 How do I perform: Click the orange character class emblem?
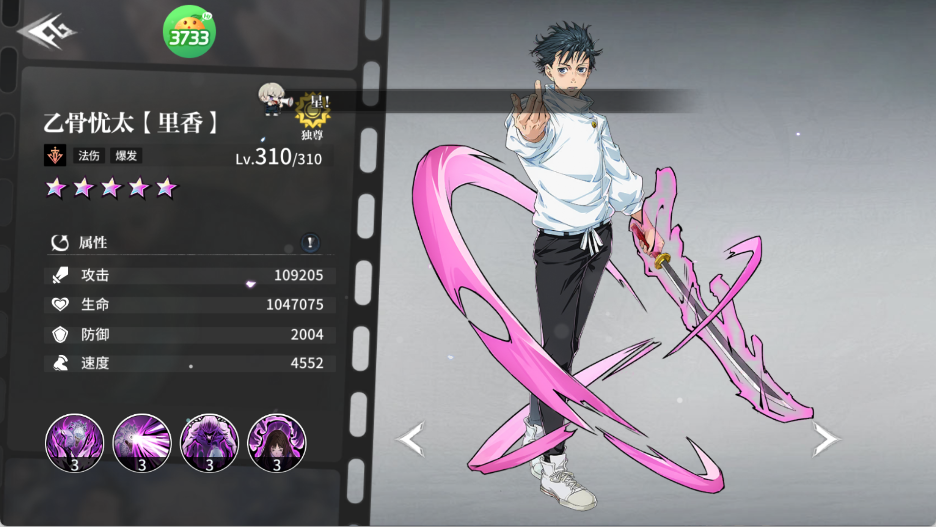point(55,156)
